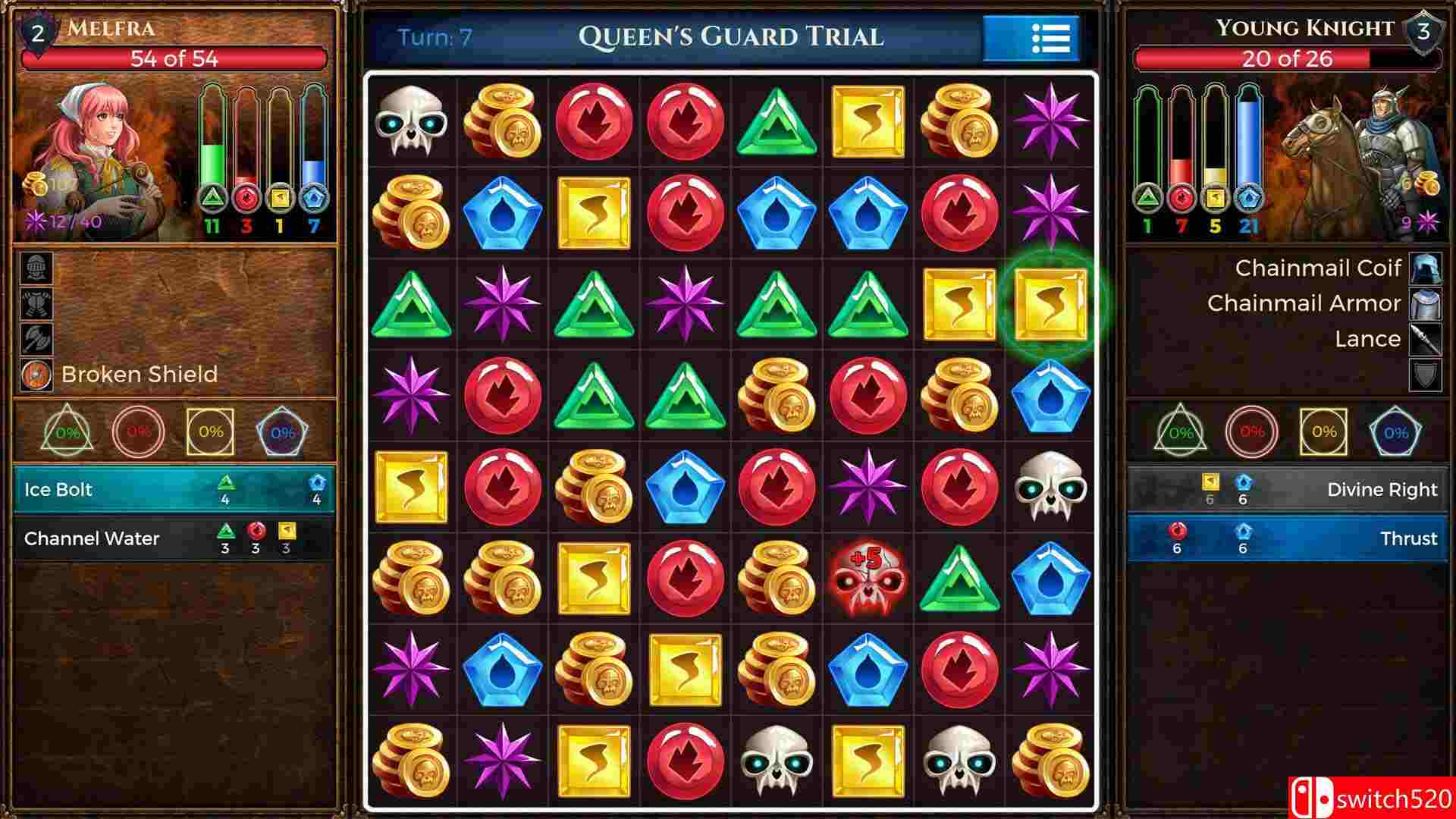The height and width of the screenshot is (819, 1456).
Task: Use the Thrust ability
Action: pyautogui.click(x=1289, y=538)
